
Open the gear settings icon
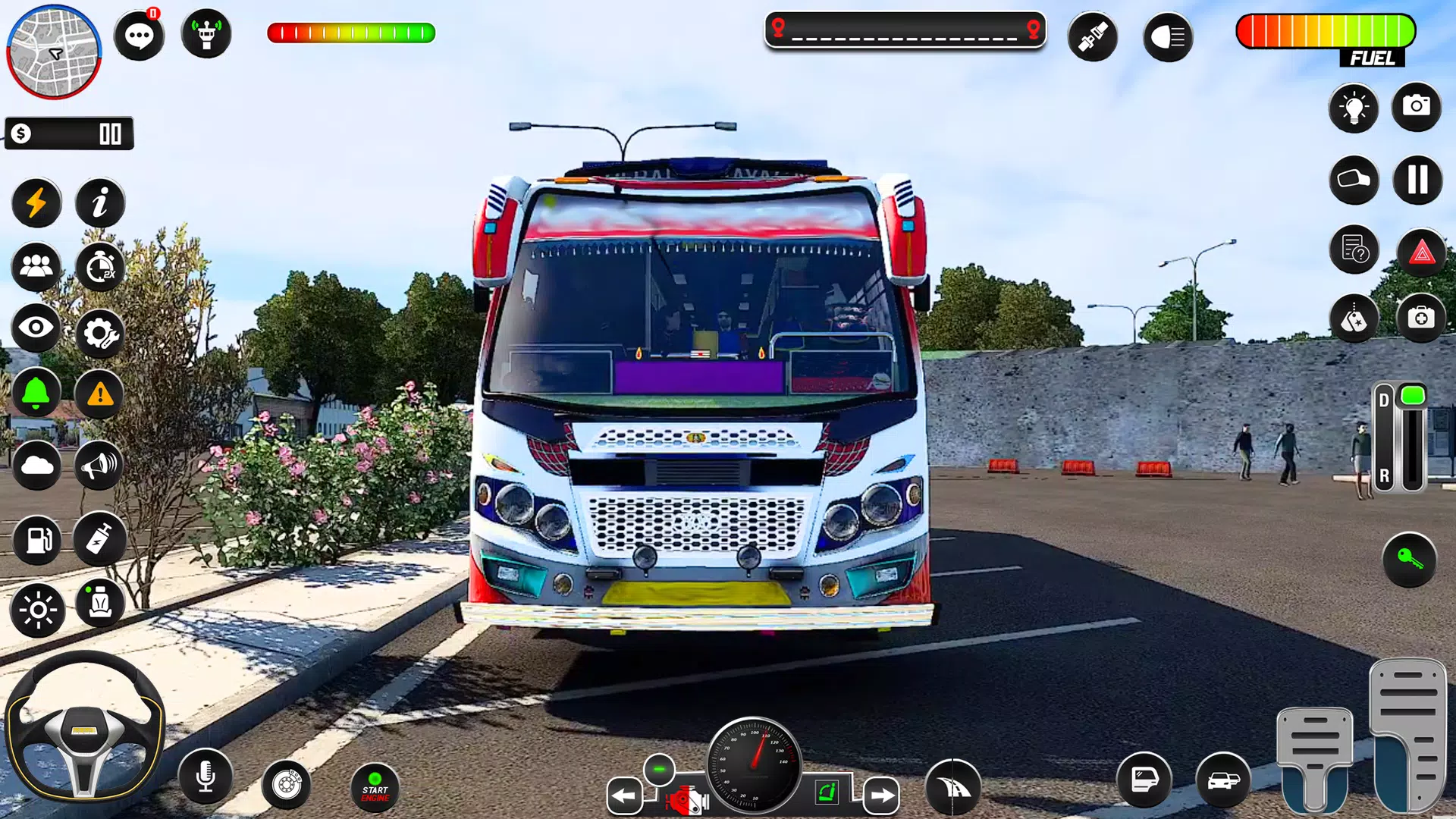click(x=99, y=333)
